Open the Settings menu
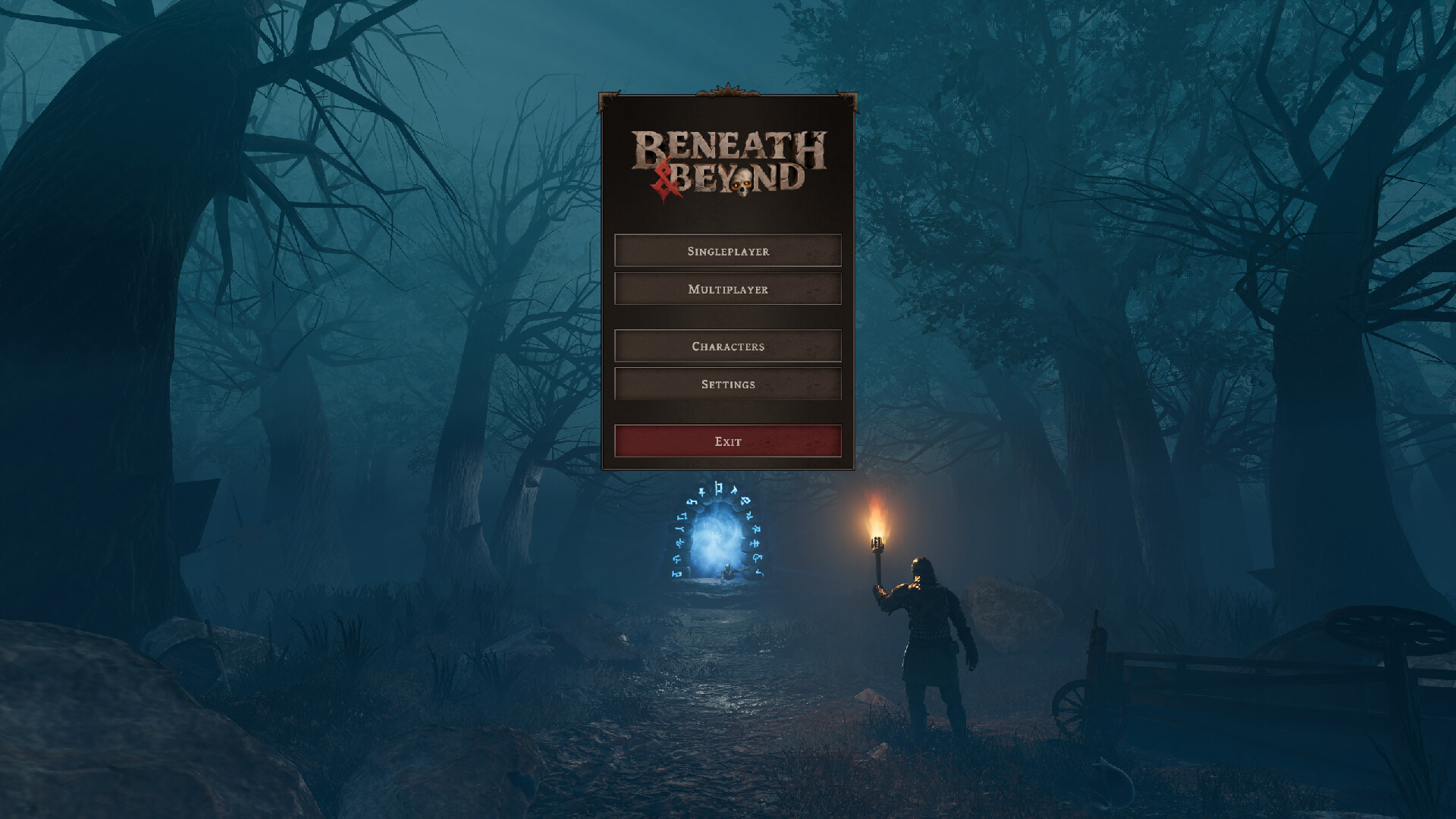 727,384
